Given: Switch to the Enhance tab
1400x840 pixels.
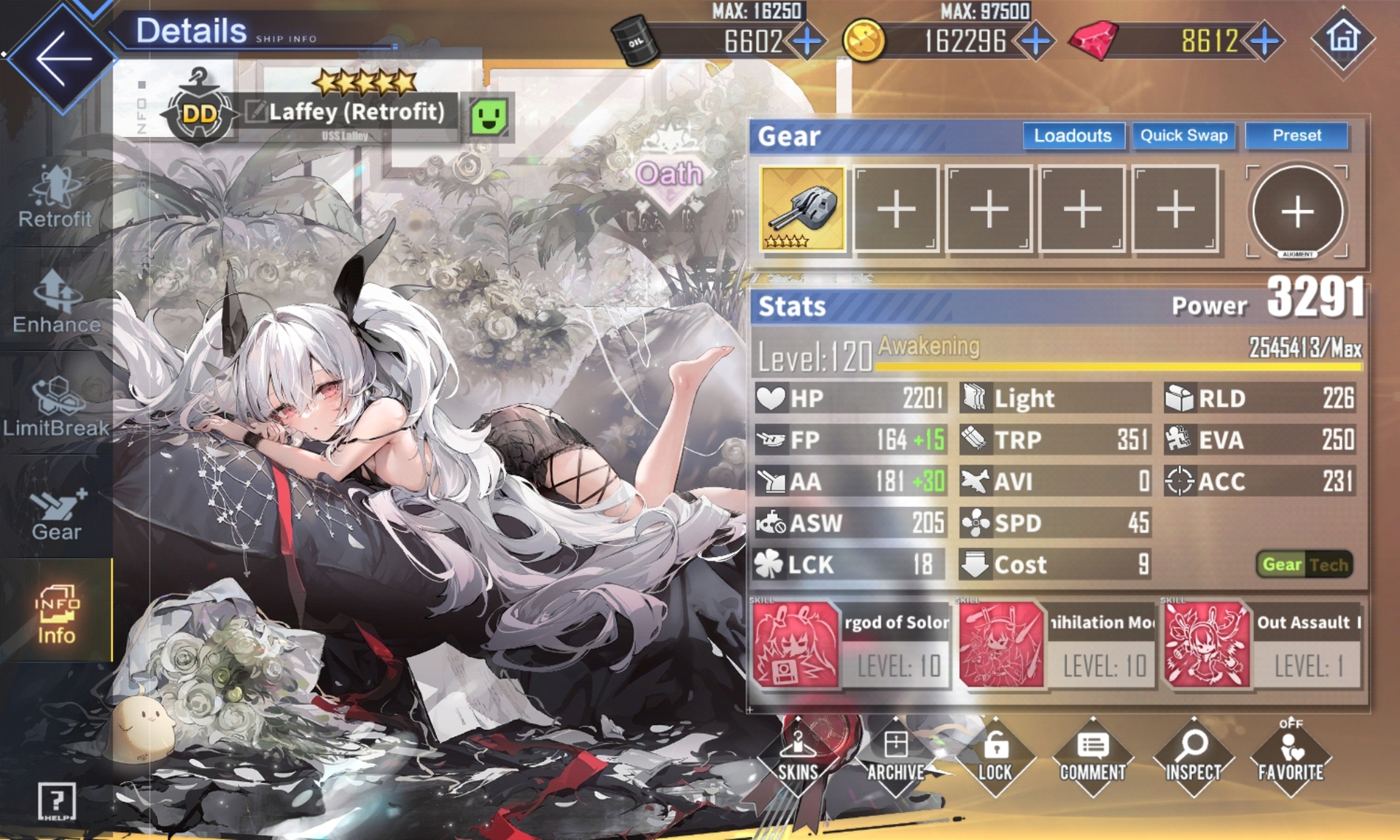Looking at the screenshot, I should (x=56, y=302).
